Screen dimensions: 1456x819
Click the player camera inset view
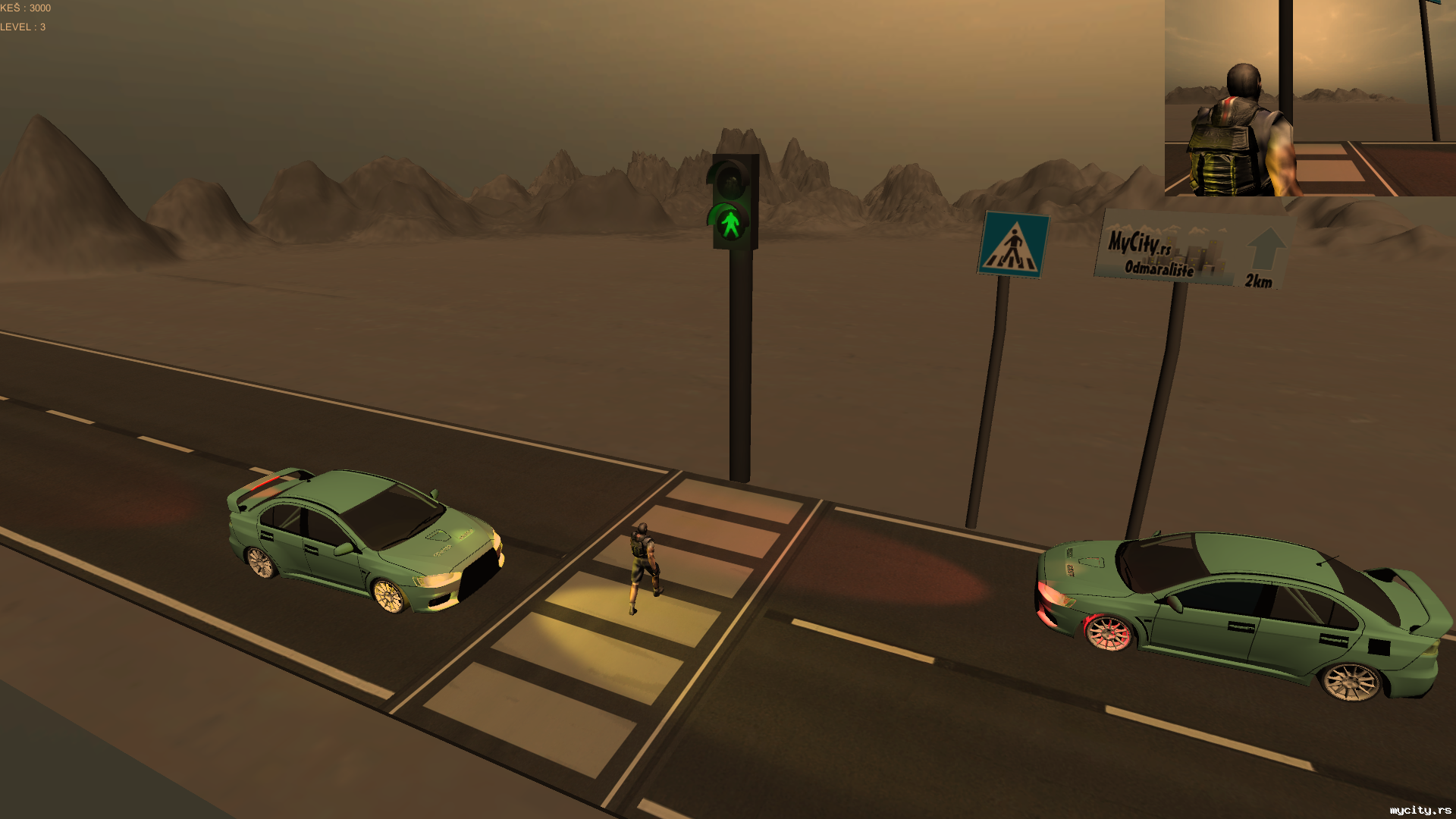tap(1310, 98)
